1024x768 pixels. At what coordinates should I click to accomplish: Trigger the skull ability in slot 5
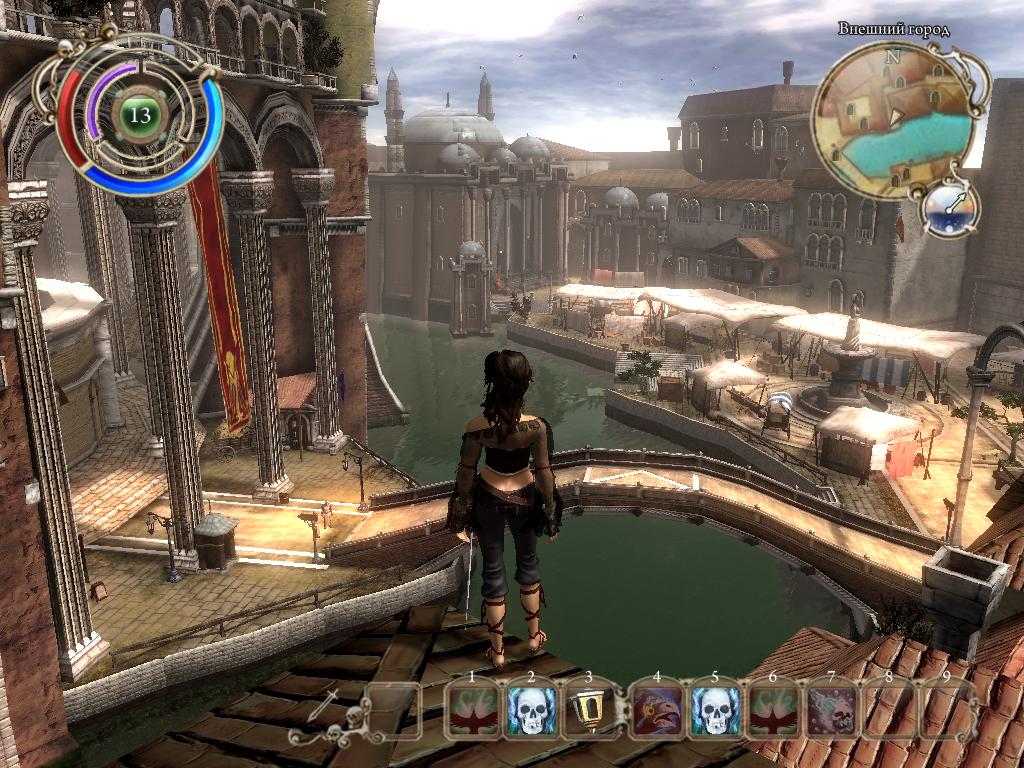[714, 711]
